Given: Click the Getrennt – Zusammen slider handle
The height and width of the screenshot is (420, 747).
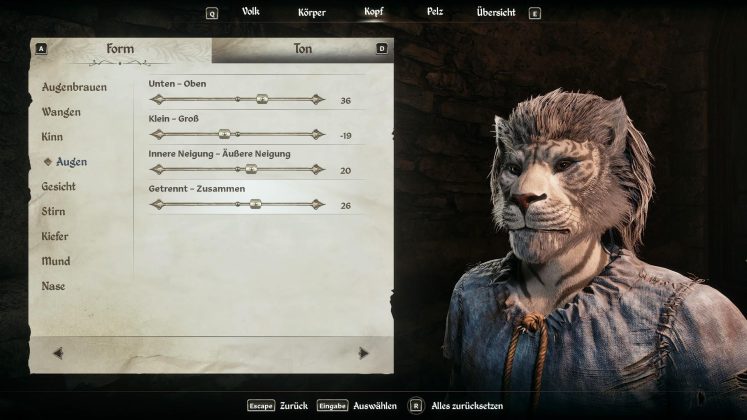Looking at the screenshot, I should (255, 204).
